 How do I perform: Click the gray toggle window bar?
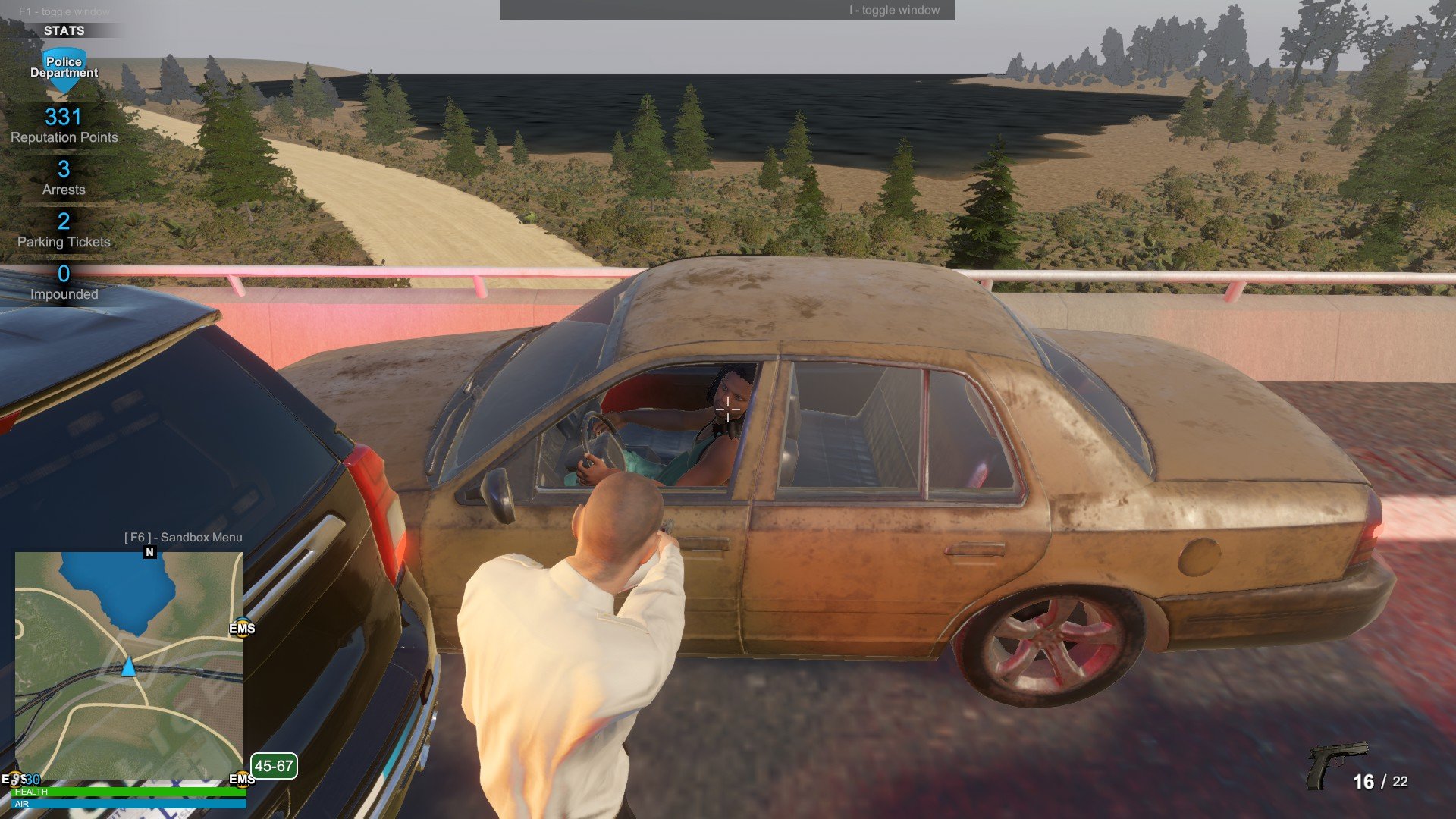(727, 10)
